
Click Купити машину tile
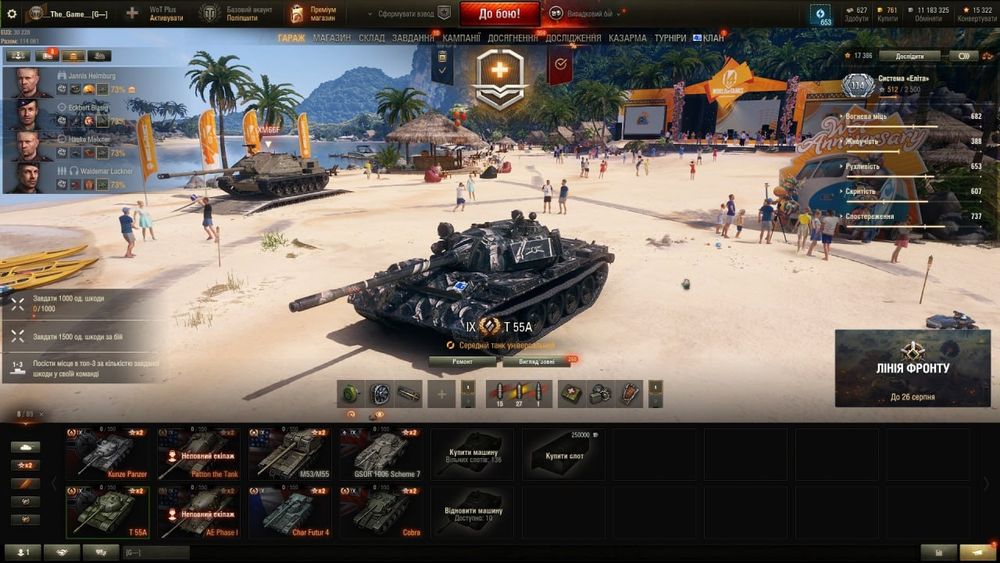tap(472, 455)
